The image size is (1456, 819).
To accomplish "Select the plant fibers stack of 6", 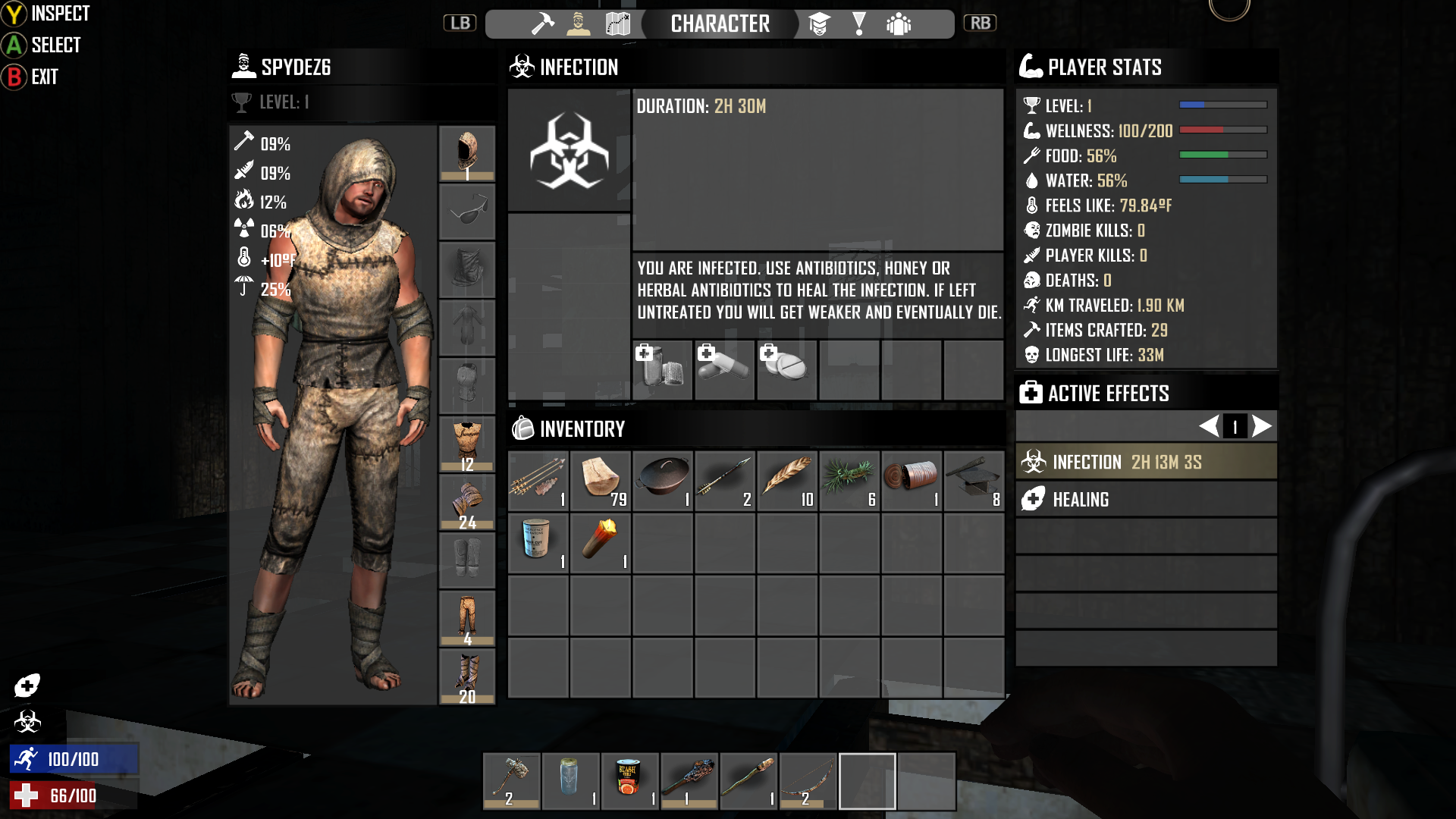I will click(849, 481).
